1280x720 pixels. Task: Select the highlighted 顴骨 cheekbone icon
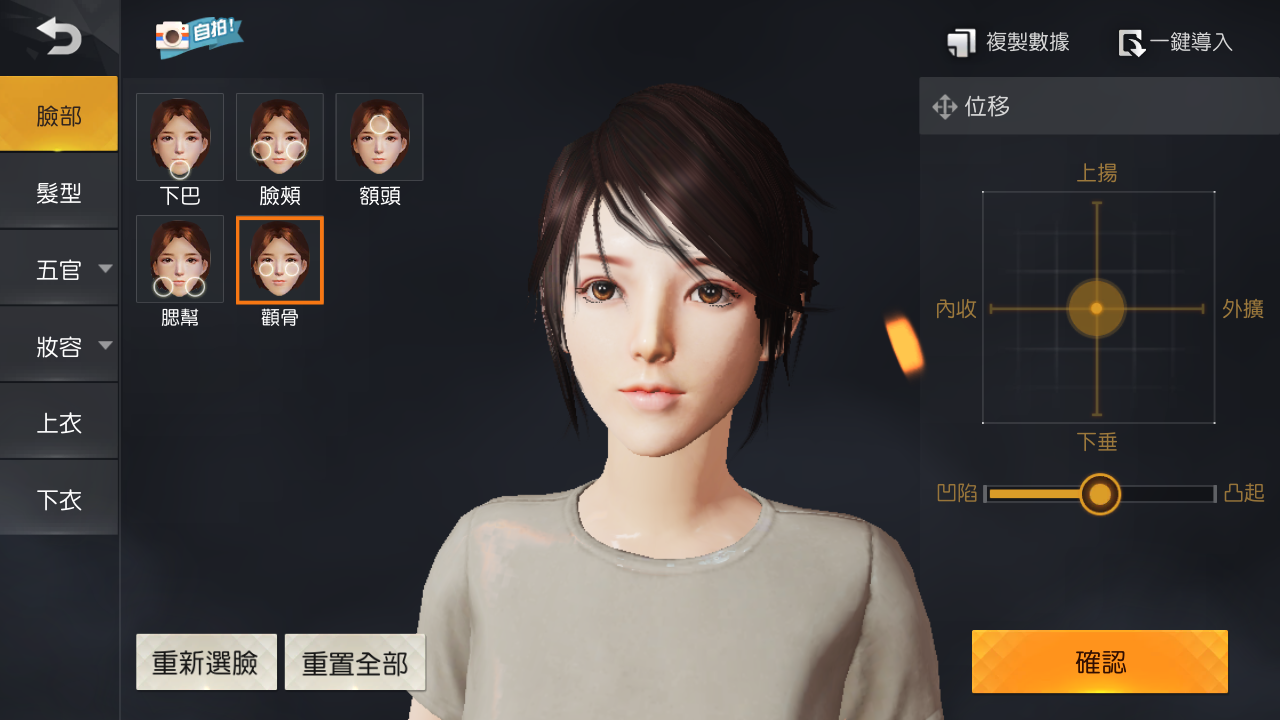point(279,259)
